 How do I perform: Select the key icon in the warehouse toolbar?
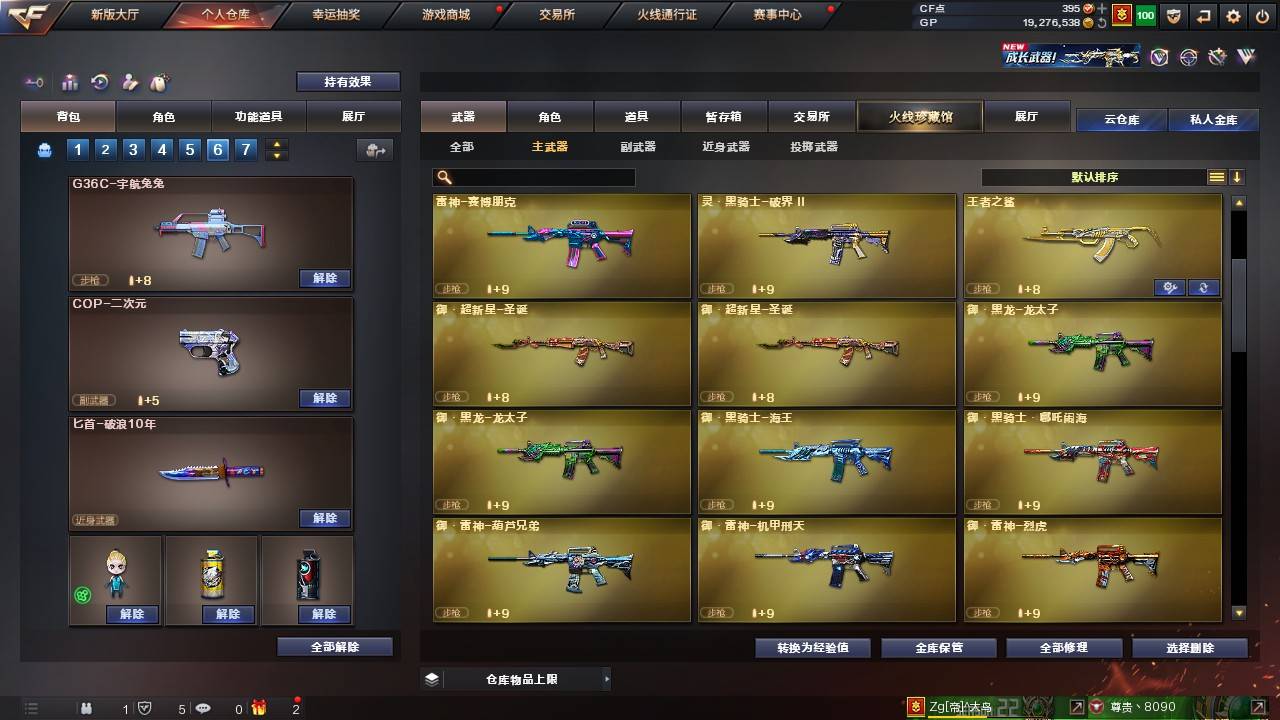pyautogui.click(x=34, y=82)
